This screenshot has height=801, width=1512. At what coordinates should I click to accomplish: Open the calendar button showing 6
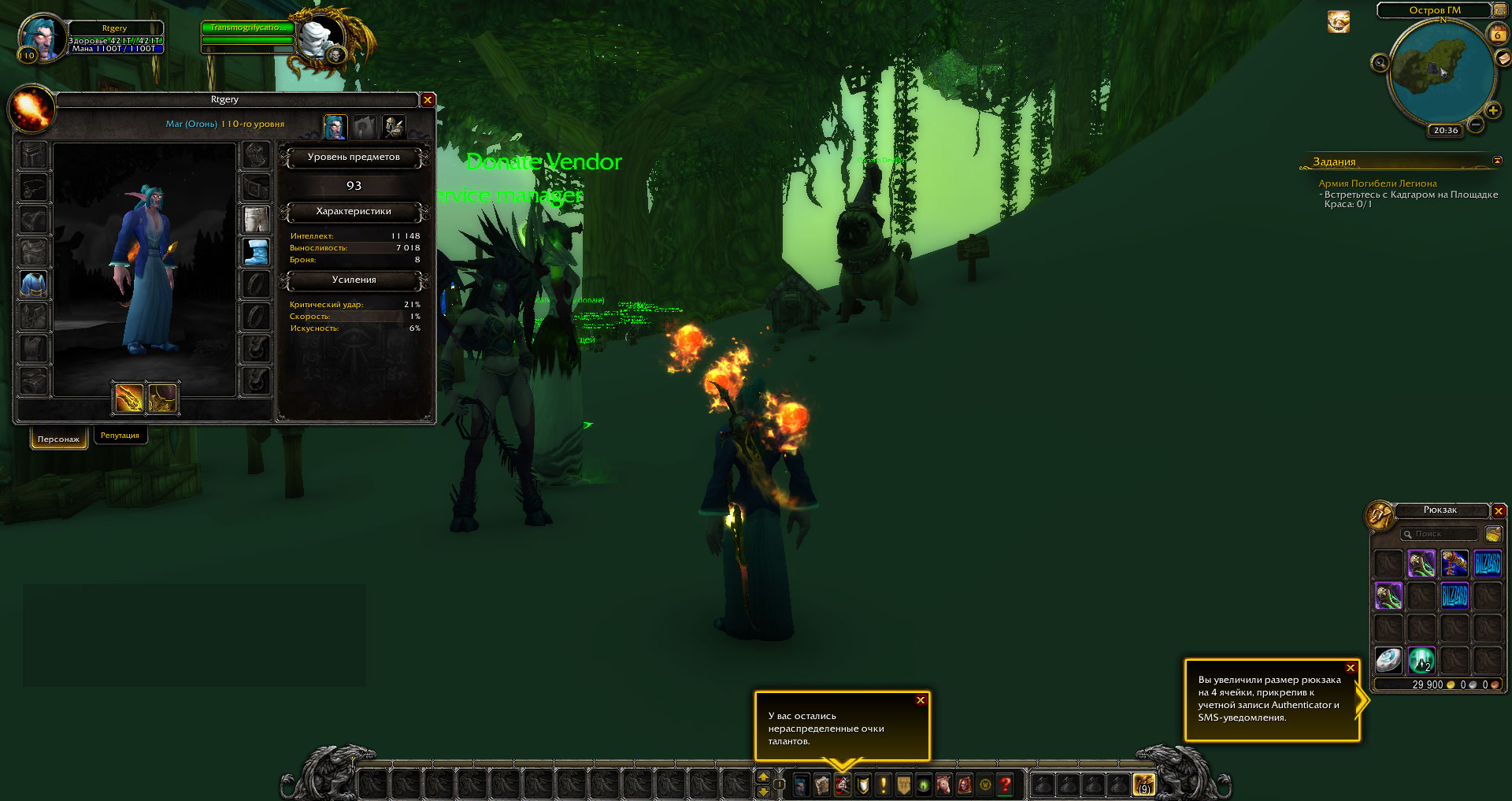pyautogui.click(x=1497, y=34)
